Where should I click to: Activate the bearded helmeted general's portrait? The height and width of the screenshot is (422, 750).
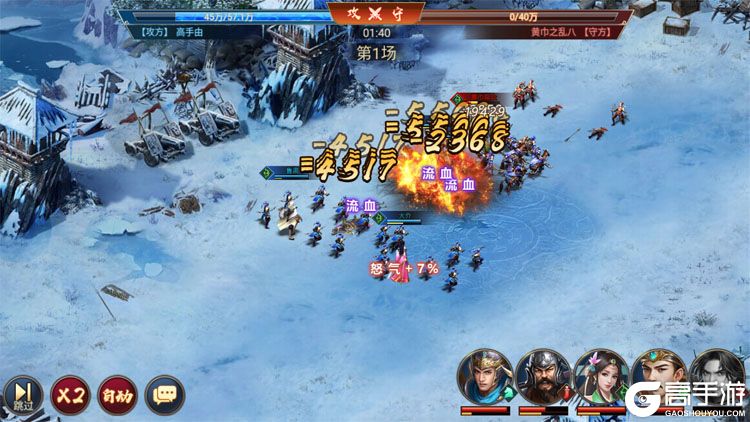click(543, 376)
